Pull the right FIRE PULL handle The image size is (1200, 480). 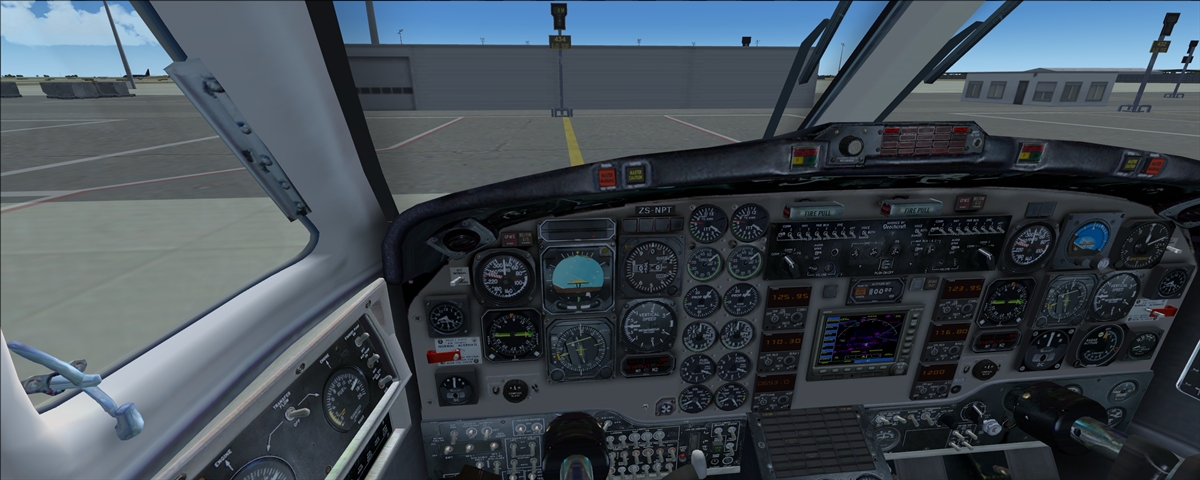911,209
